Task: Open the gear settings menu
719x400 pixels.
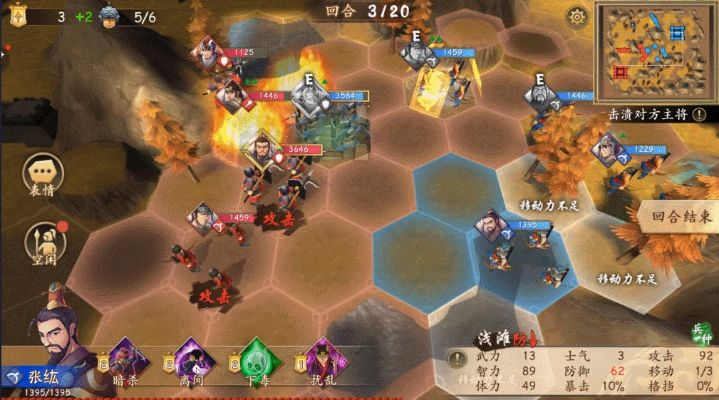Action: (577, 17)
